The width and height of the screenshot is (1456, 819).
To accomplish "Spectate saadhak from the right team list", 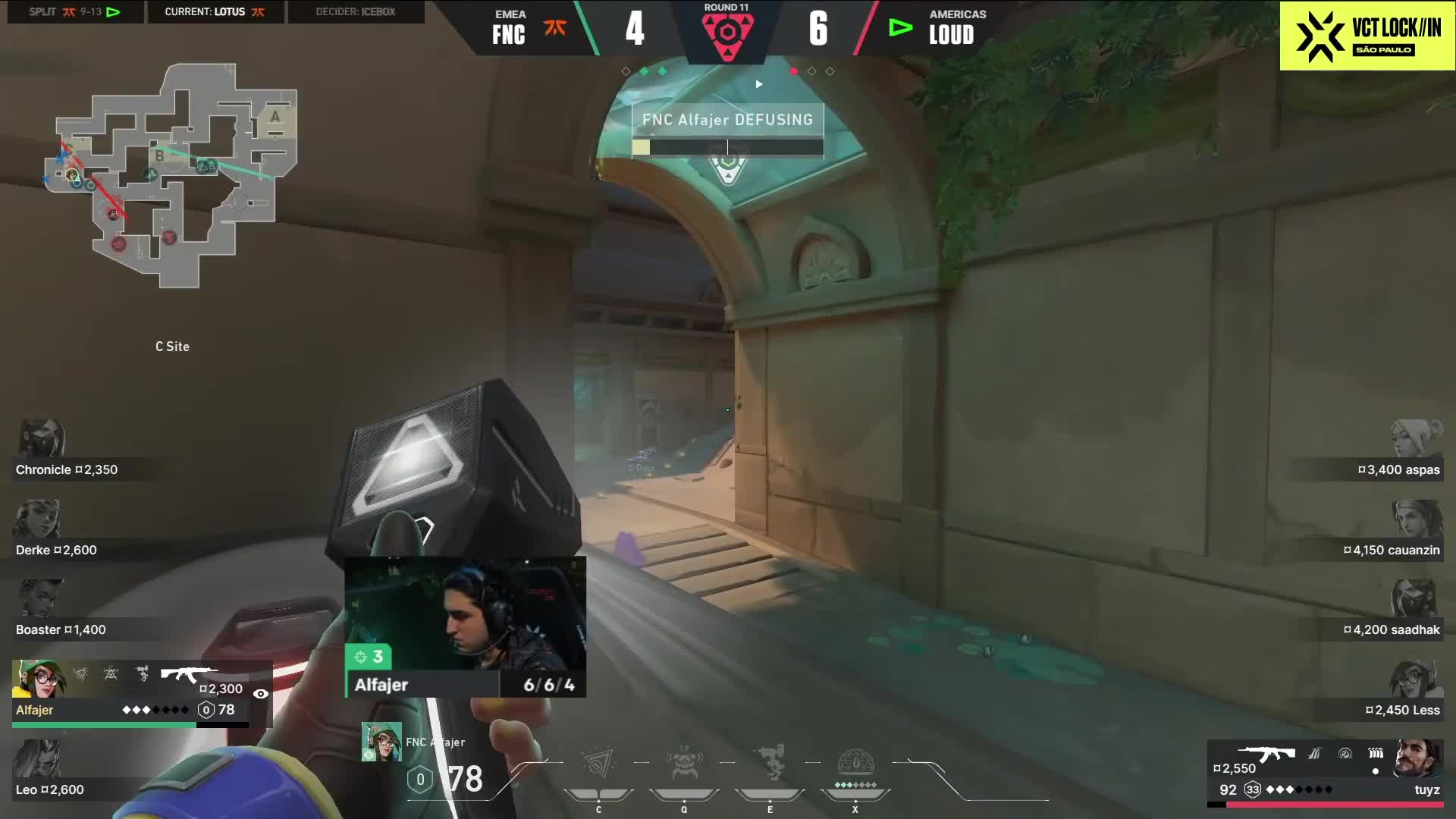I will point(1391,629).
